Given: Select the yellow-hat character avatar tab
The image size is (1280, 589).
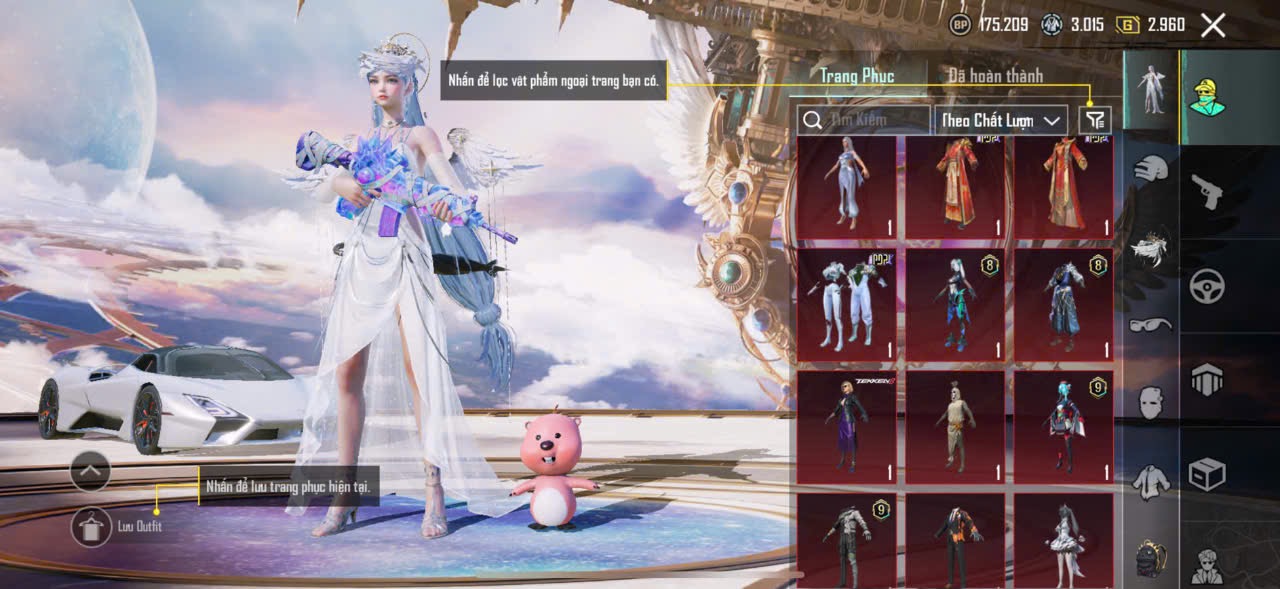Looking at the screenshot, I should (x=1207, y=97).
